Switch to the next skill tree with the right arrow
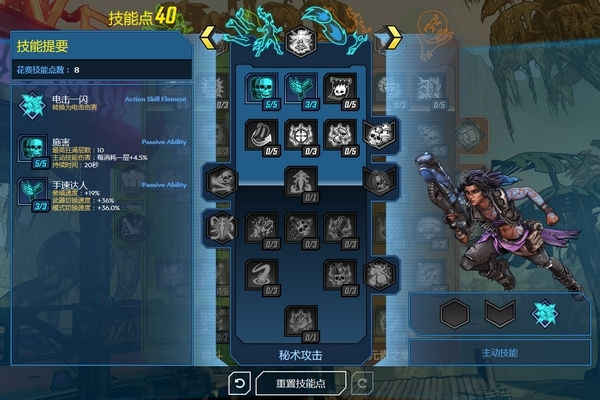The image size is (600, 400). (x=392, y=40)
